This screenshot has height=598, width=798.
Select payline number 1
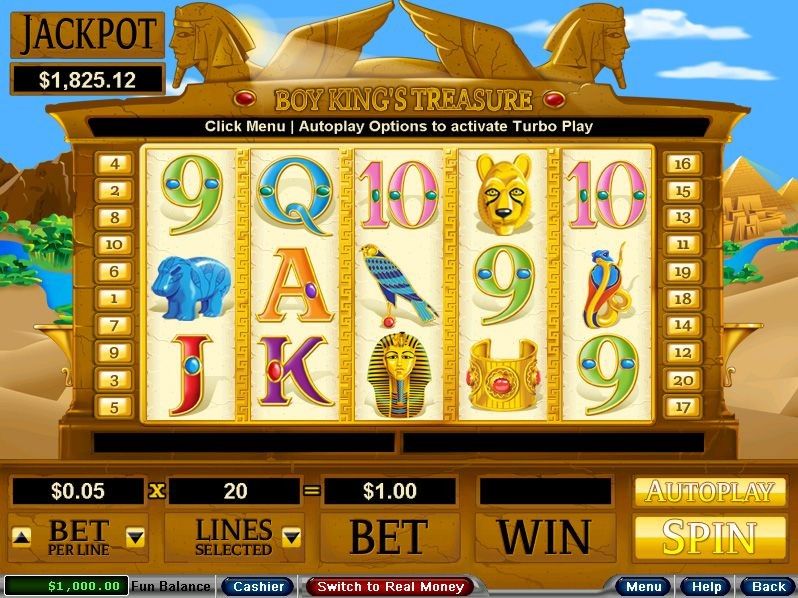pyautogui.click(x=114, y=298)
